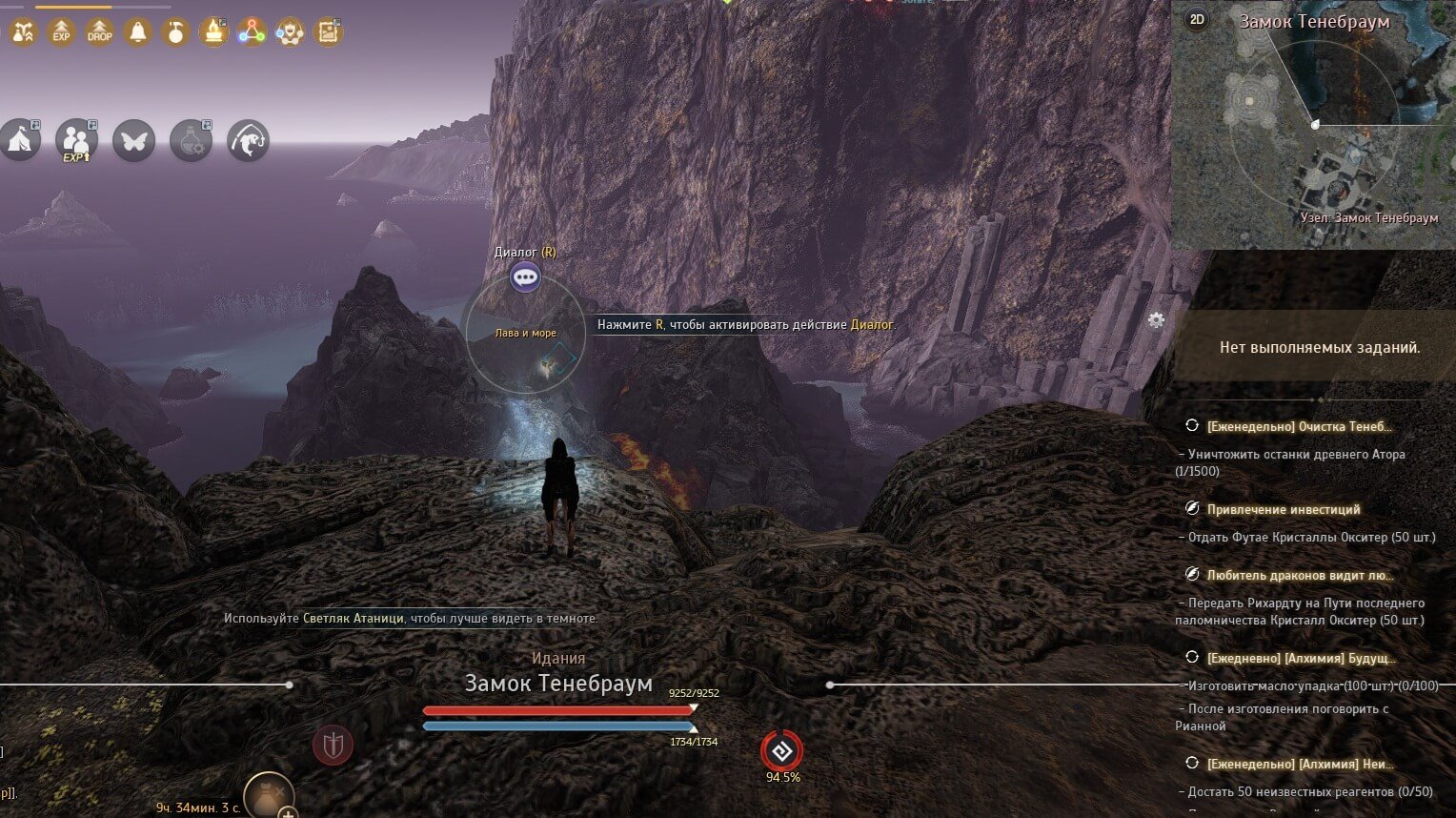Click the party EXP boost icon
Viewport: 1456px width, 818px height.
coord(76,141)
